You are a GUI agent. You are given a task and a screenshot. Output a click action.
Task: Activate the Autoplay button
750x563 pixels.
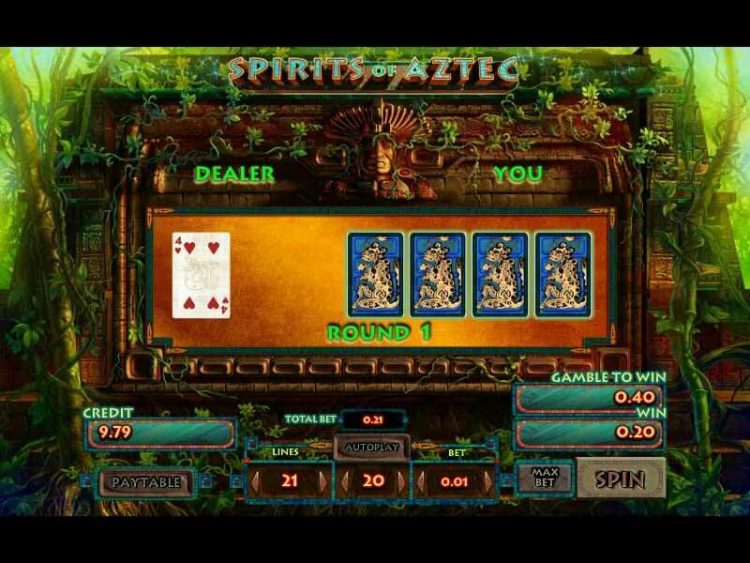[372, 447]
